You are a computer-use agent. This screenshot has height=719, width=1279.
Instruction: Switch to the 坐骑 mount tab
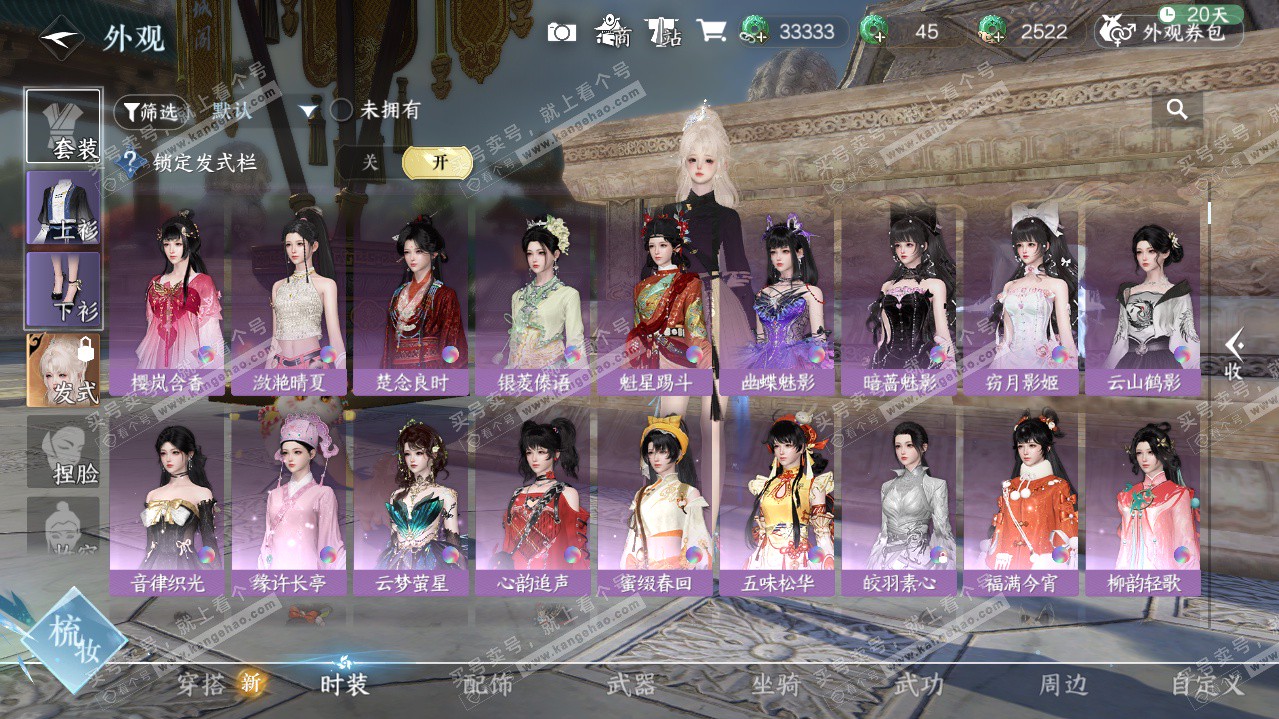click(x=775, y=685)
